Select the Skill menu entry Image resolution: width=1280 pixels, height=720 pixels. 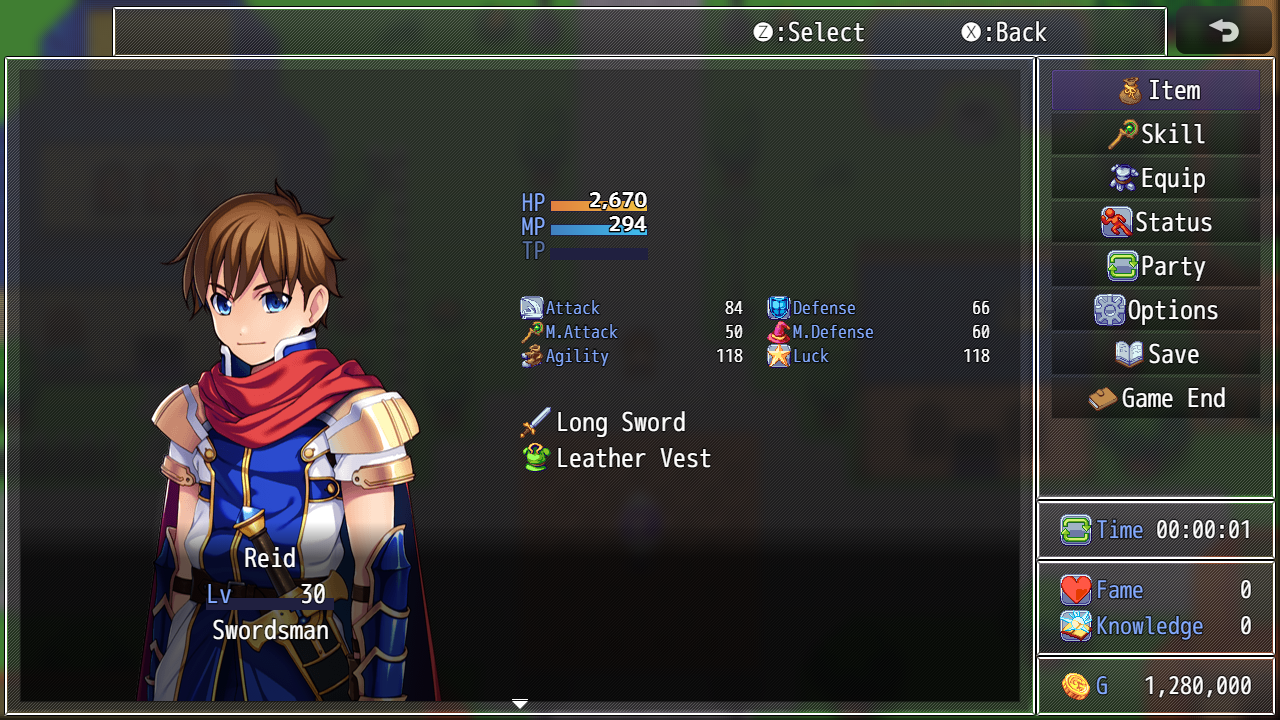[1156, 135]
